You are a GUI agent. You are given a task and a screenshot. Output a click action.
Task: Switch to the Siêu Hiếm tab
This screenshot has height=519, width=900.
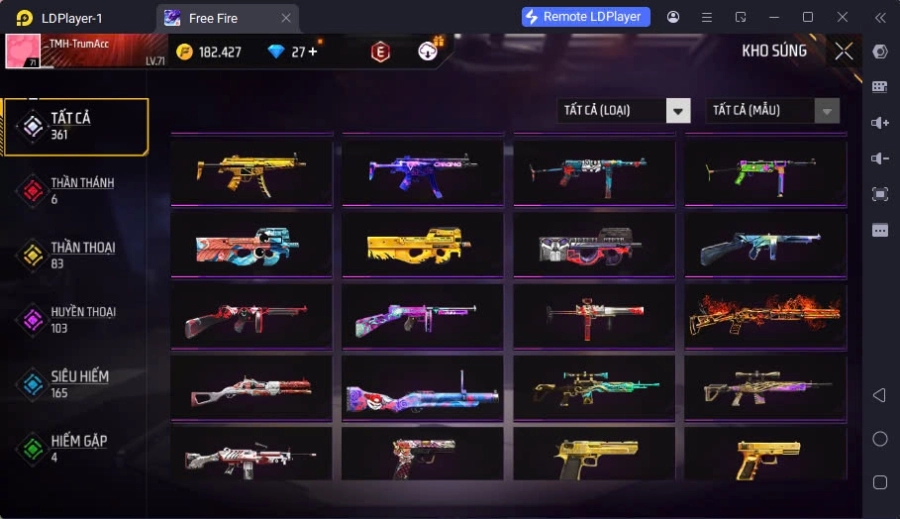(75, 384)
